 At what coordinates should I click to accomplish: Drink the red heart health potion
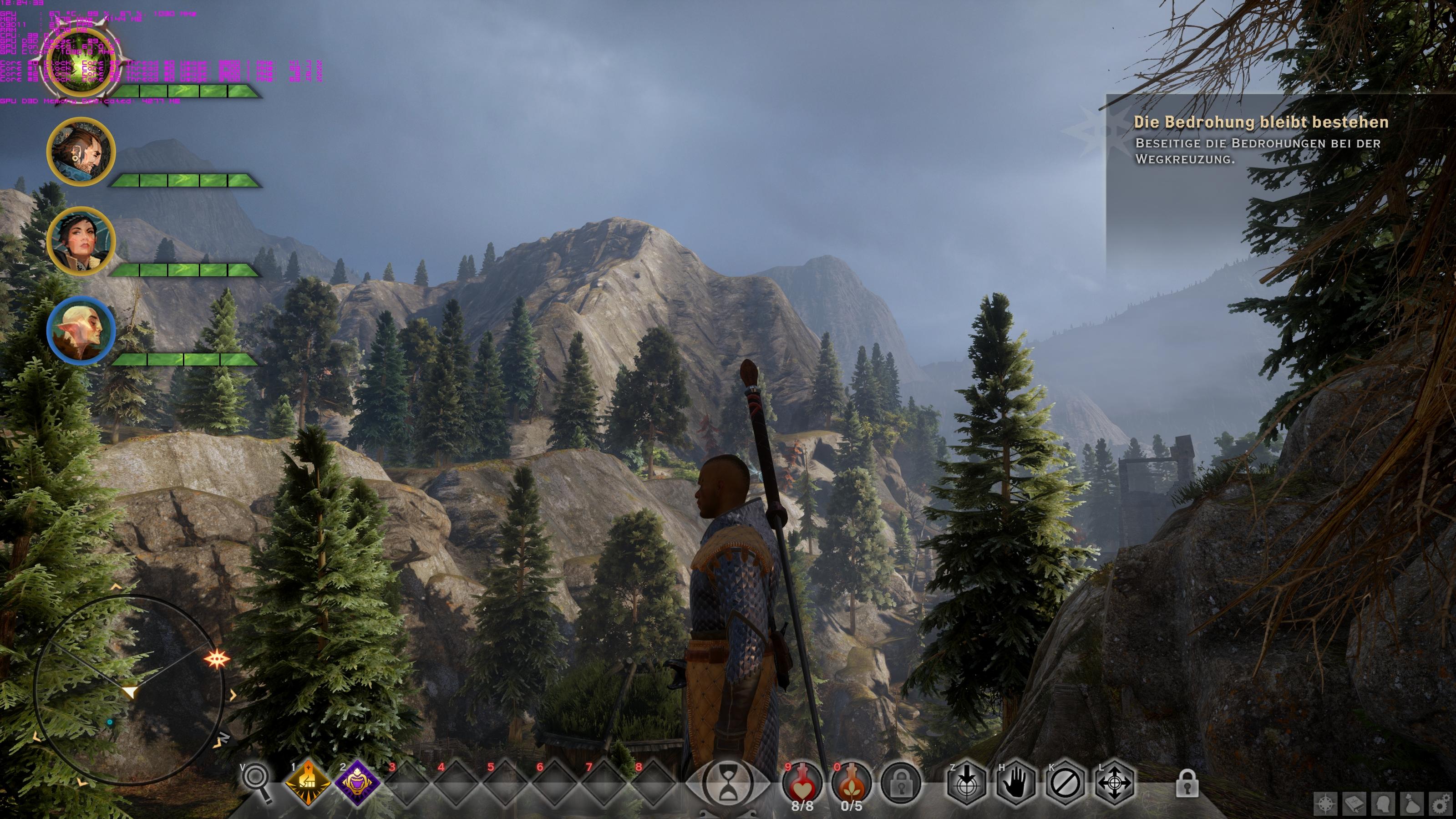802,783
